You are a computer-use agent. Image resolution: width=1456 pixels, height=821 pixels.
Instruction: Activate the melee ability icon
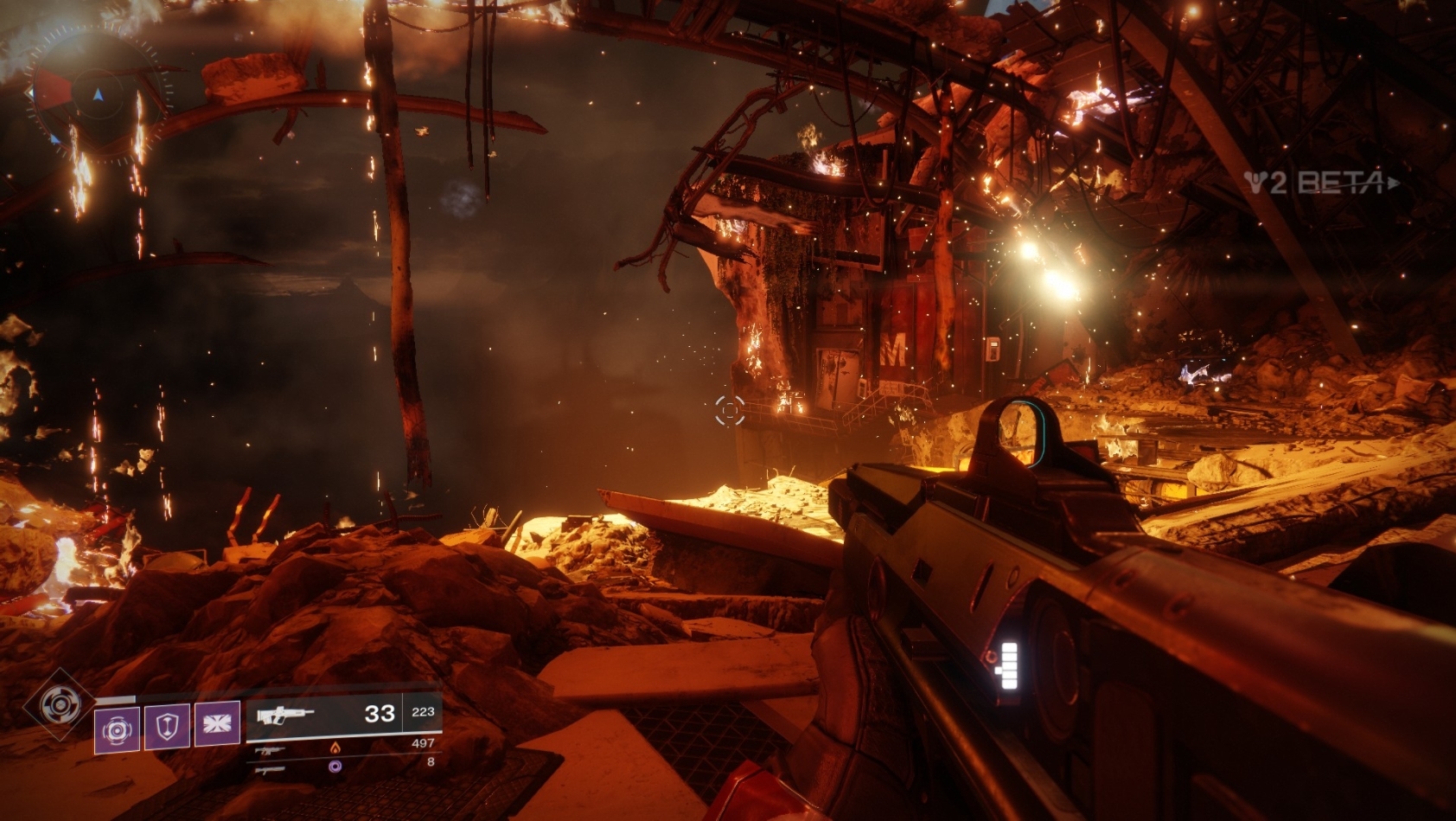click(217, 723)
